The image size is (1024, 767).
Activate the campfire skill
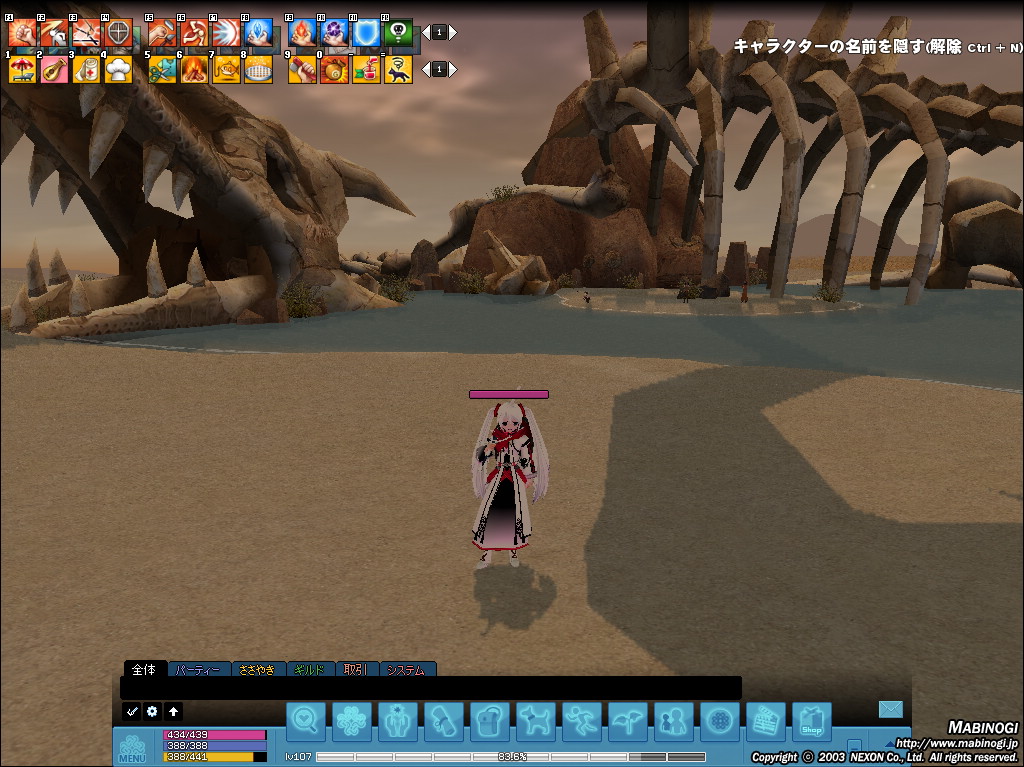pyautogui.click(x=194, y=69)
